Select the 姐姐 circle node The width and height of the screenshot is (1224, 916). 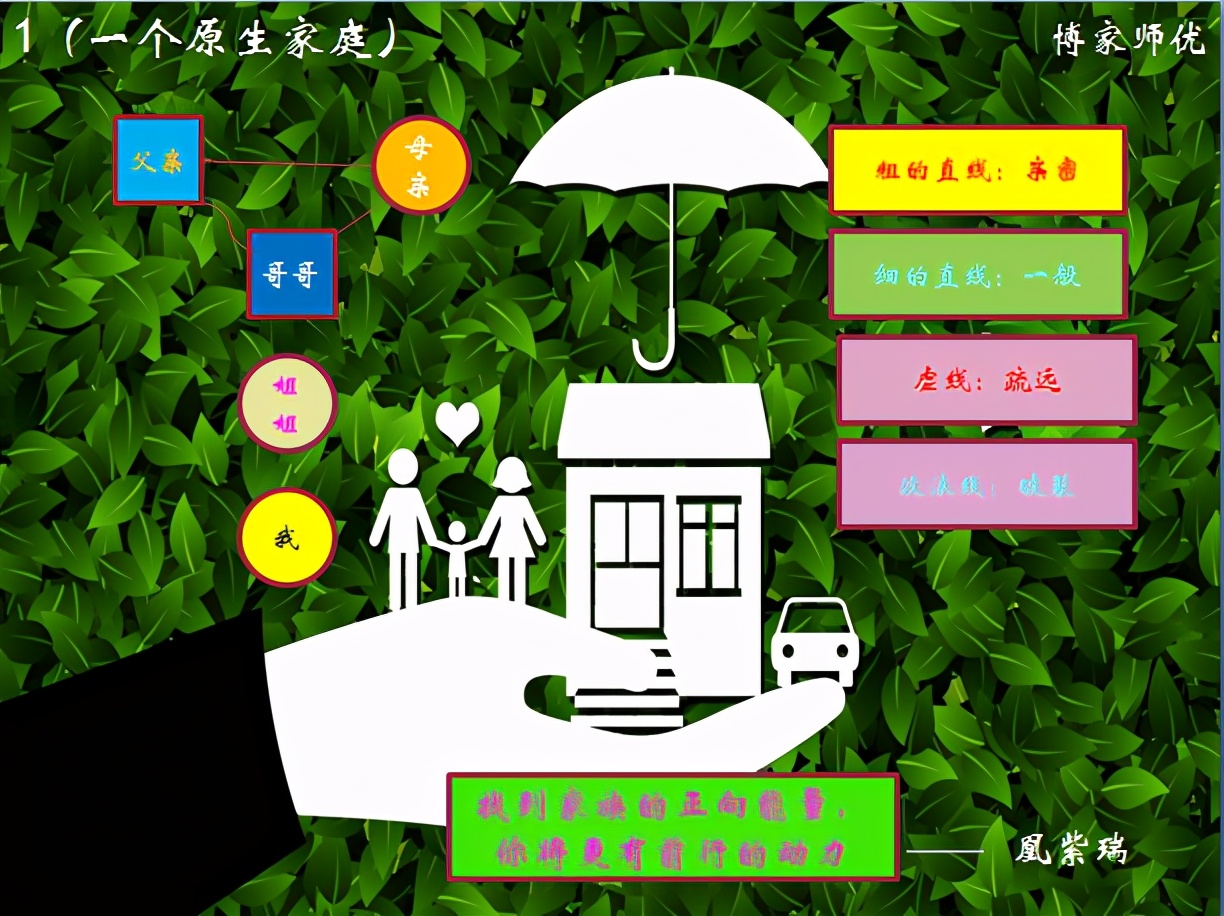pos(287,404)
